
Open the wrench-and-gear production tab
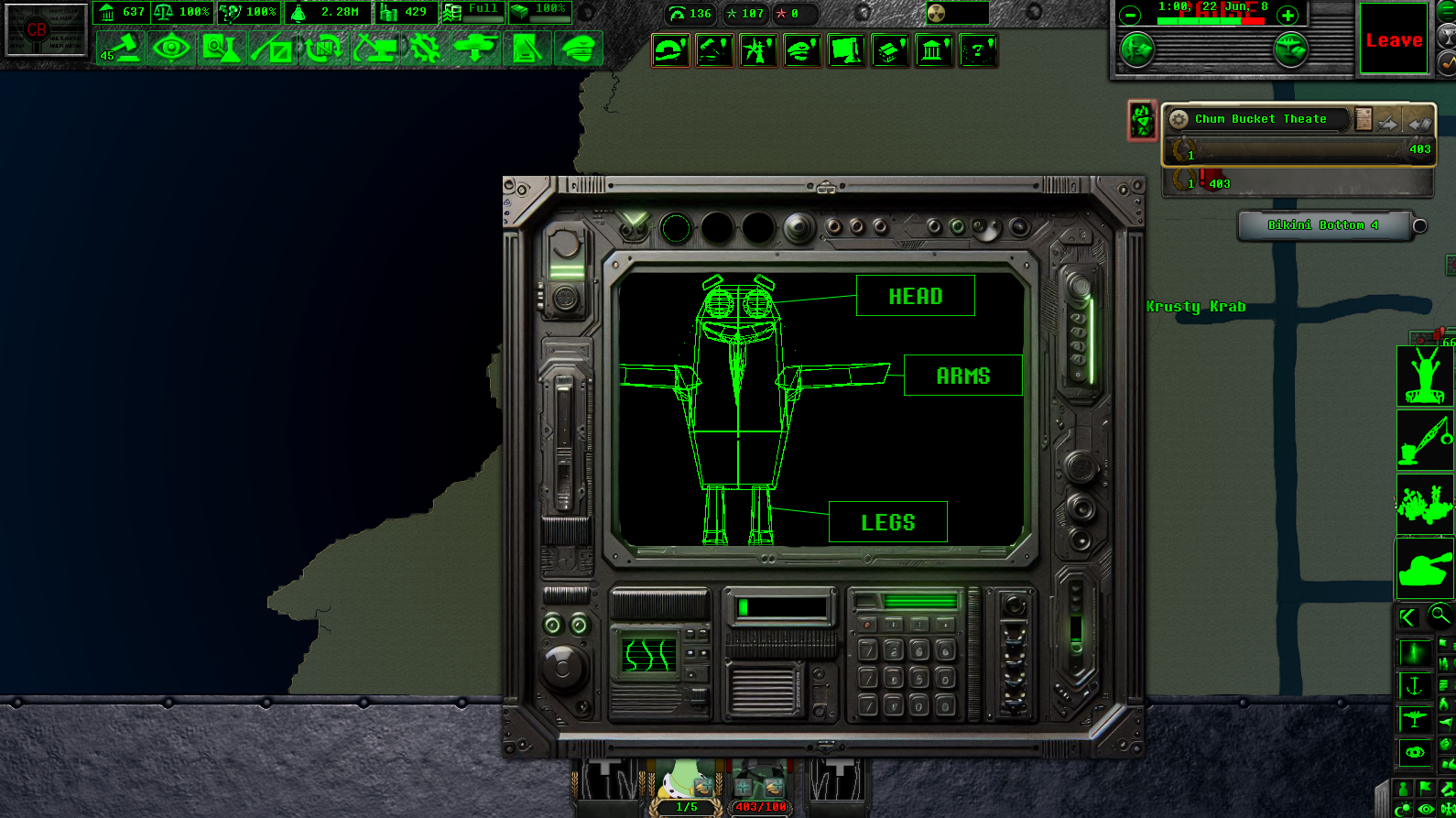point(425,49)
